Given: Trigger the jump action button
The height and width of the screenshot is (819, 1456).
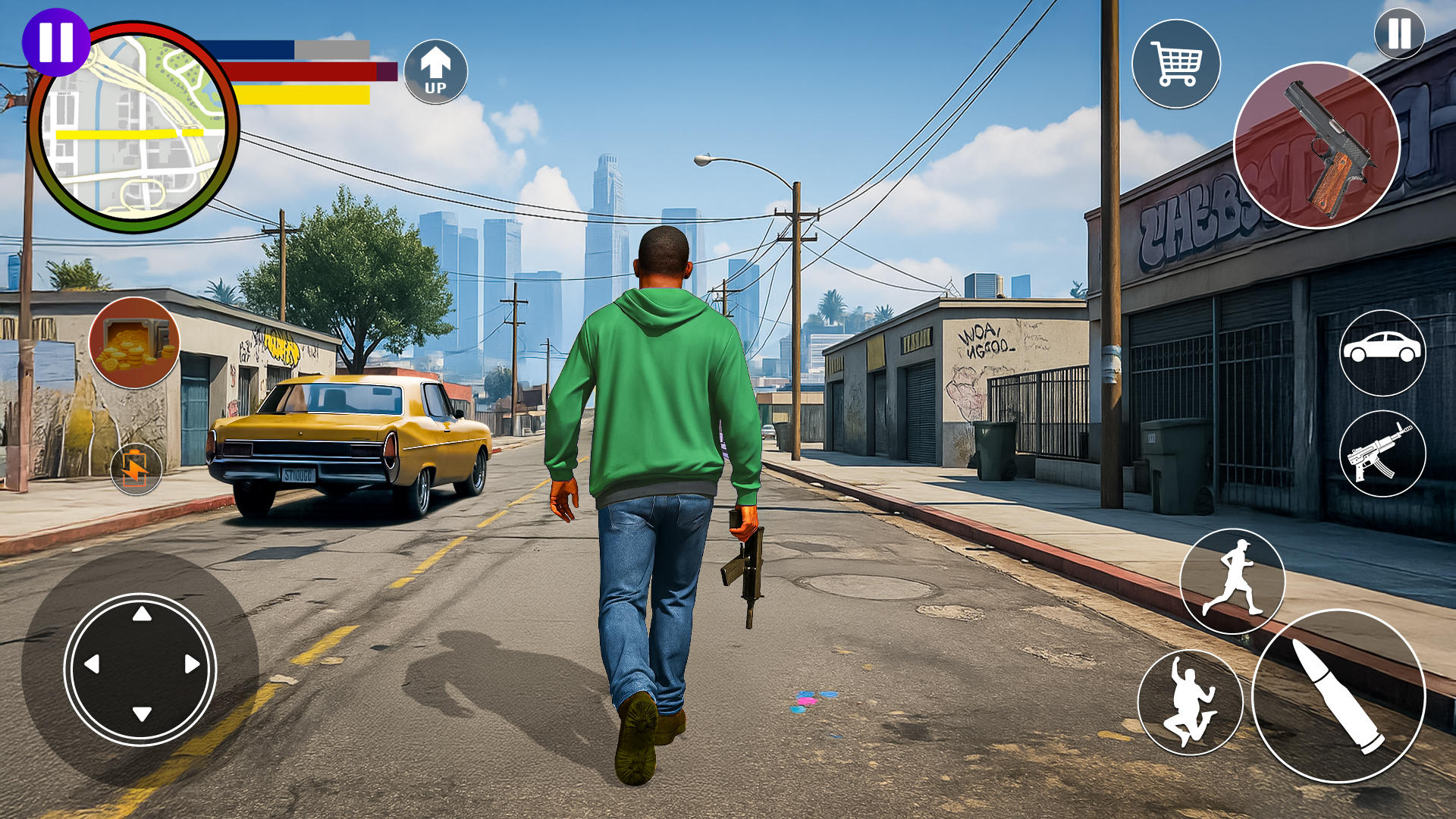Looking at the screenshot, I should 1190,702.
